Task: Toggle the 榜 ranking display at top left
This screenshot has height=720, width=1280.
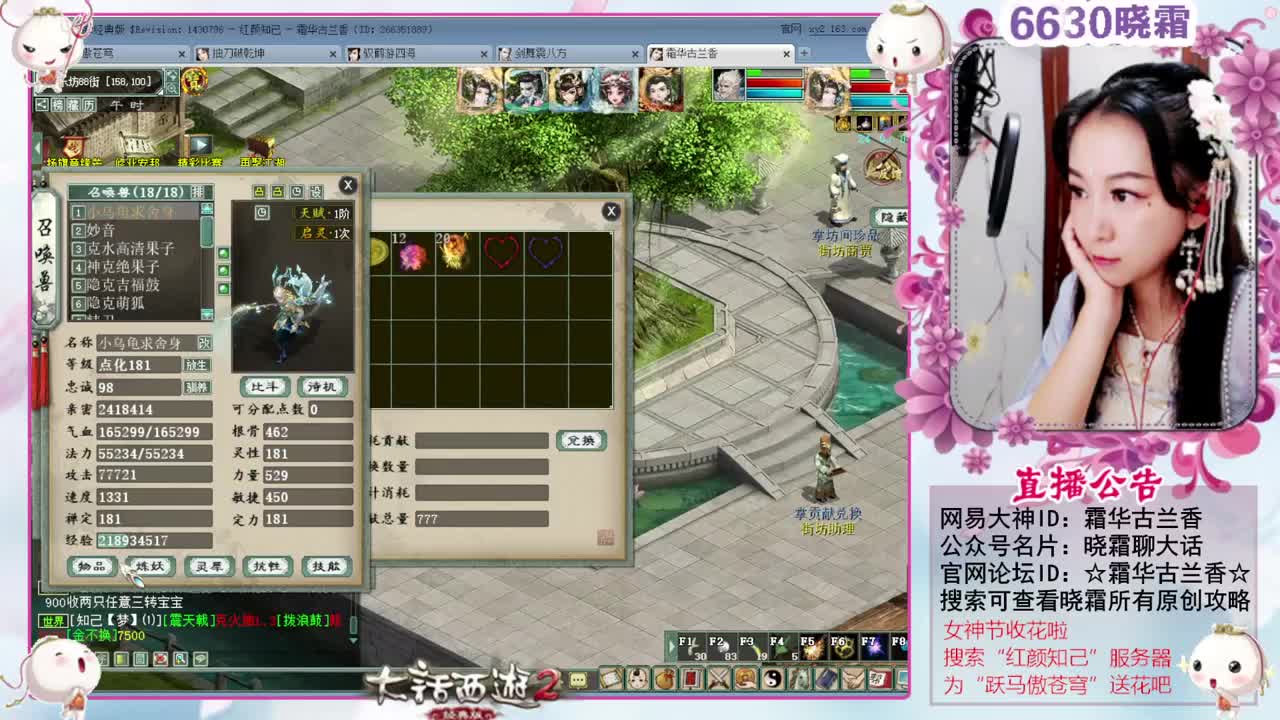Action: pyautogui.click(x=57, y=104)
